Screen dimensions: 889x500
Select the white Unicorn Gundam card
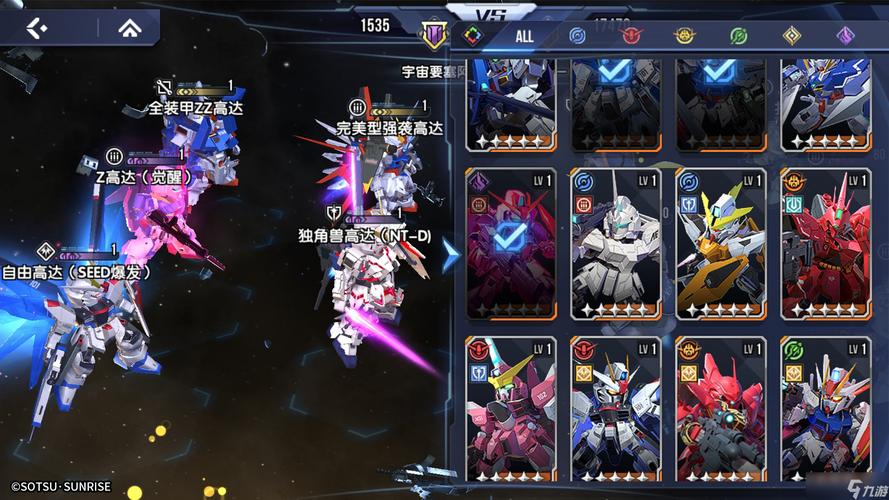615,243
